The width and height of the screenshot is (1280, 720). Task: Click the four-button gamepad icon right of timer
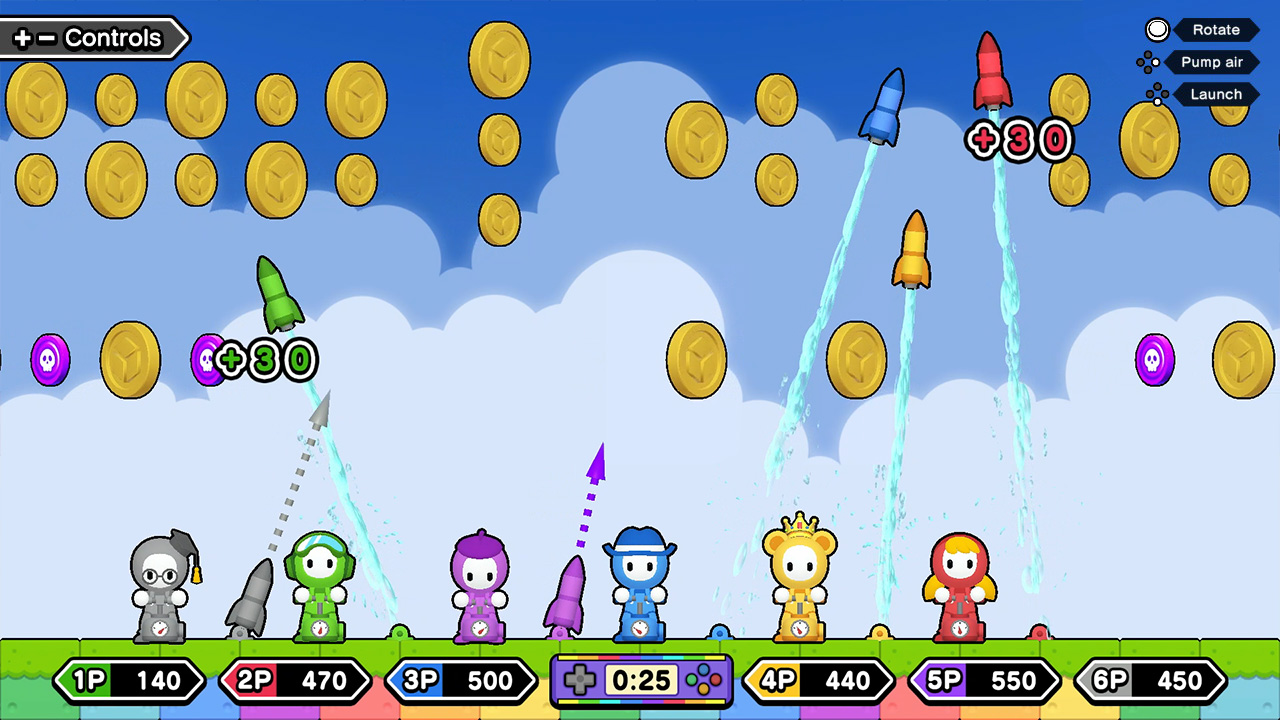click(703, 682)
